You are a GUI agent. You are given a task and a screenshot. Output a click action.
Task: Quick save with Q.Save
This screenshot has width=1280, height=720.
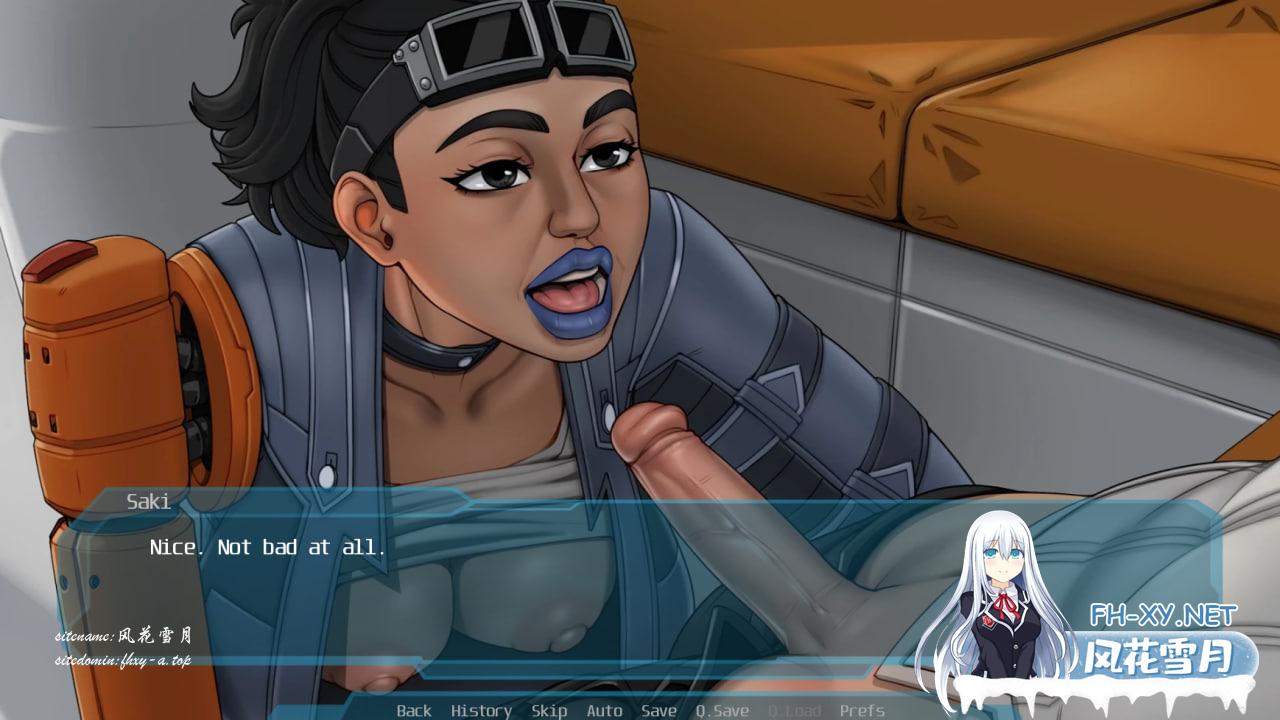click(x=722, y=711)
